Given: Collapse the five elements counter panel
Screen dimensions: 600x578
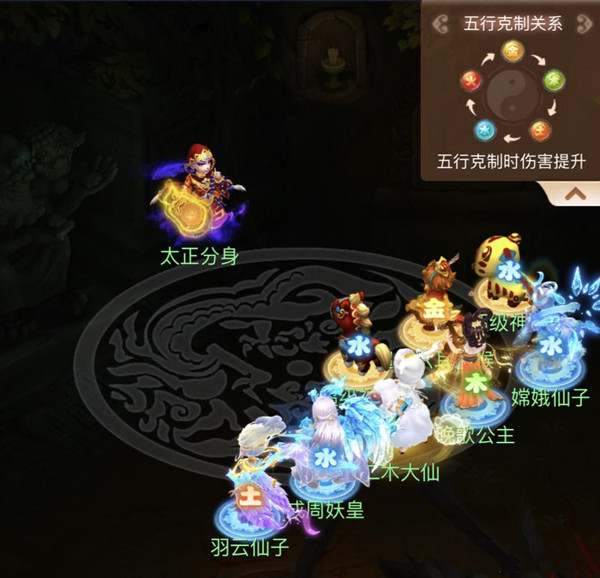Looking at the screenshot, I should tap(575, 195).
